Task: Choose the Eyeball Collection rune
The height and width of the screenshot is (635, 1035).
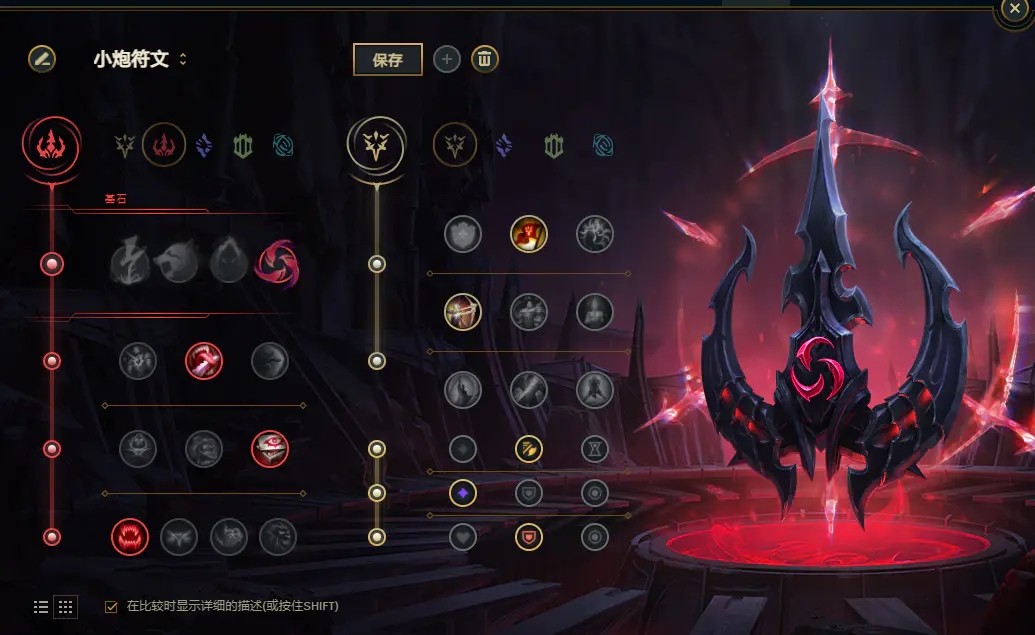Action: (270, 449)
